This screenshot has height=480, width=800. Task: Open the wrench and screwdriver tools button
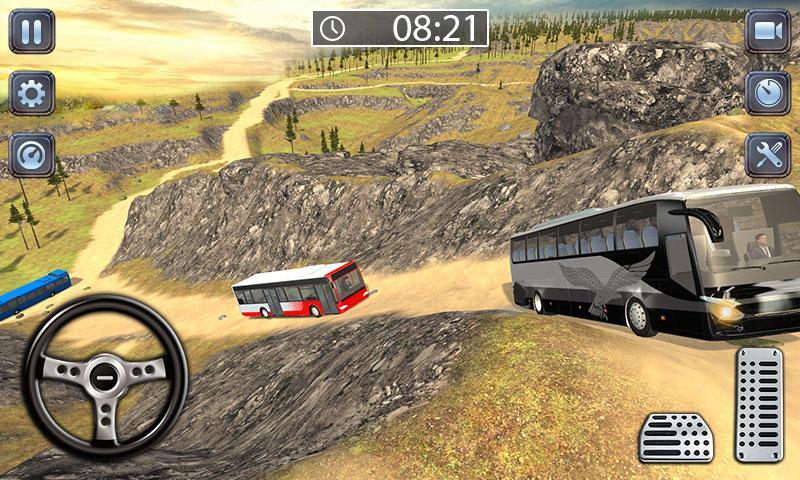[767, 155]
